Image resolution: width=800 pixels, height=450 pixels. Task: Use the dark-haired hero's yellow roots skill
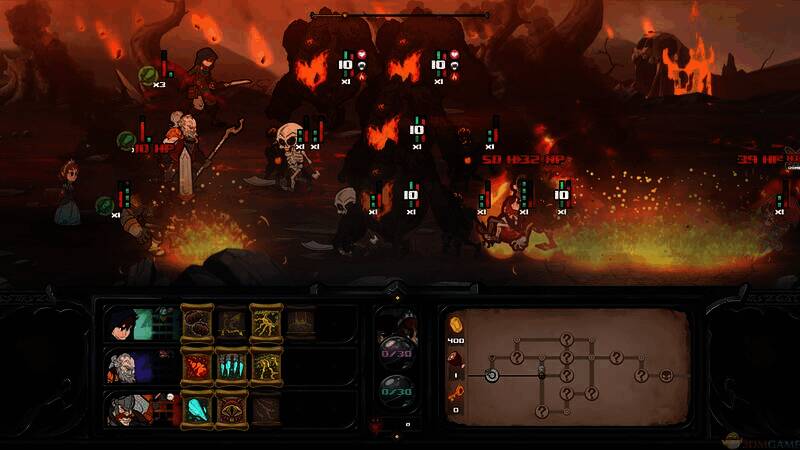click(x=265, y=323)
